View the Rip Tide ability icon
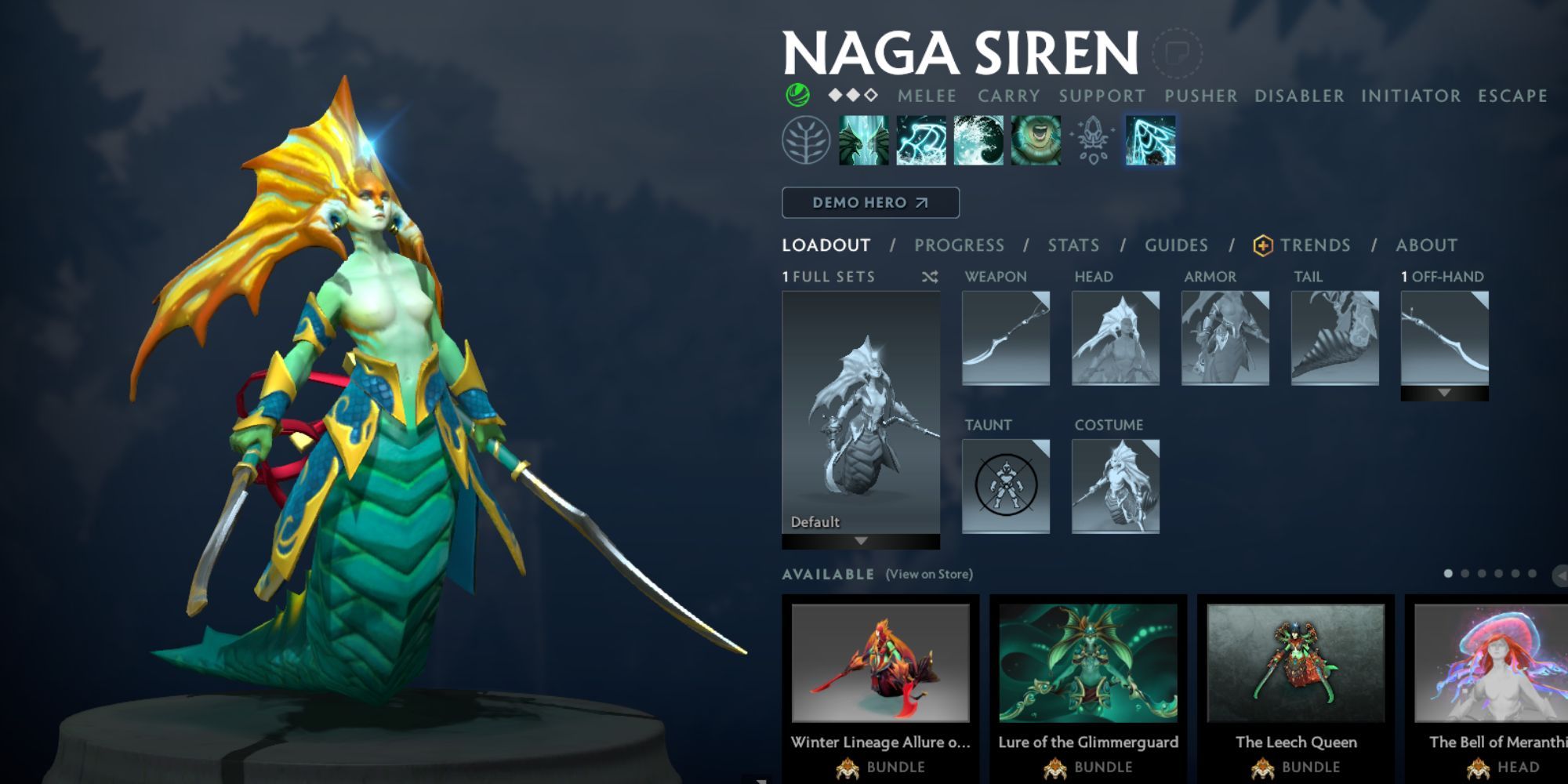This screenshot has width=1568, height=784. 981,138
